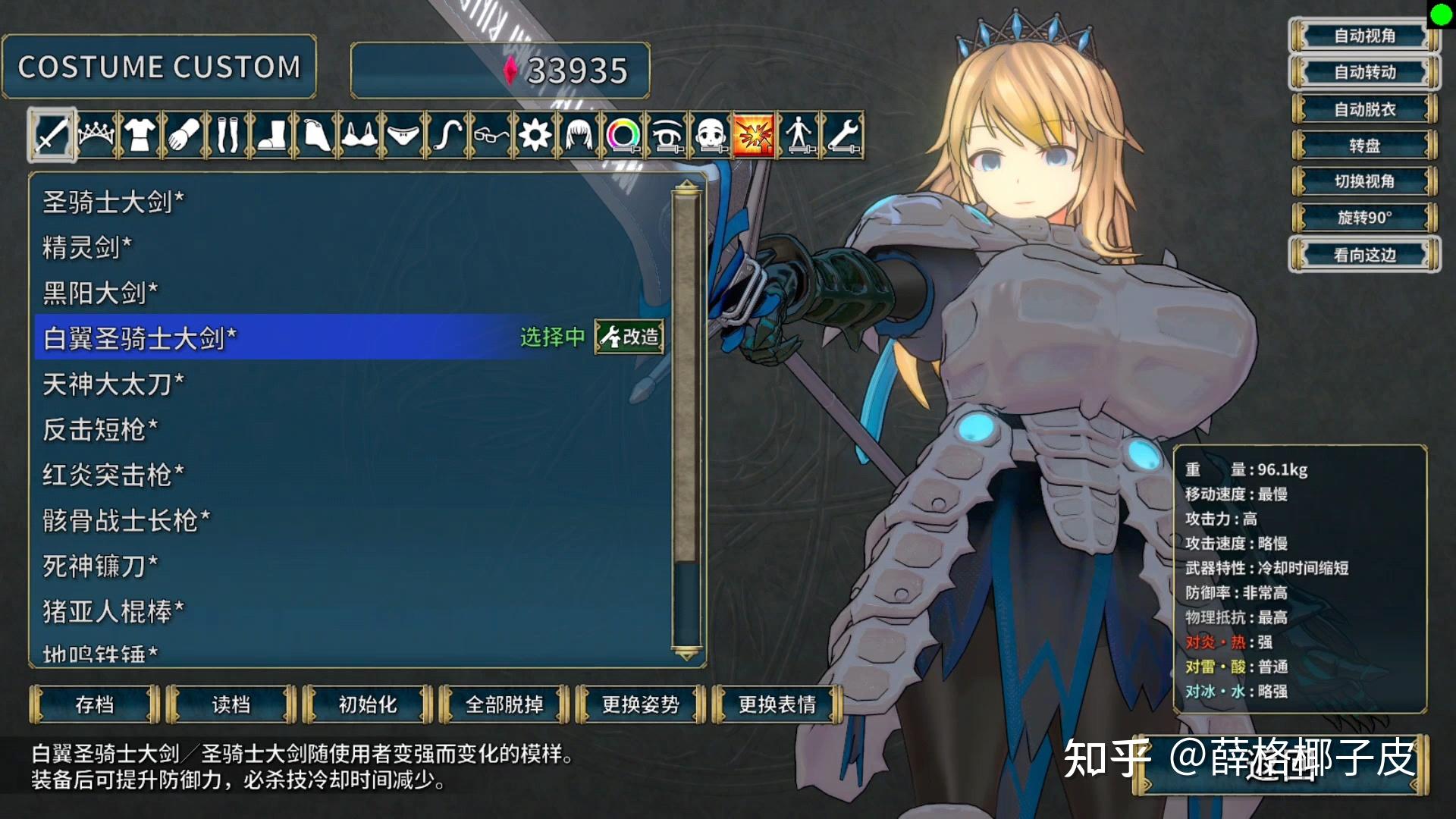Load a costume with 读档
The image size is (1456, 819).
click(x=231, y=704)
